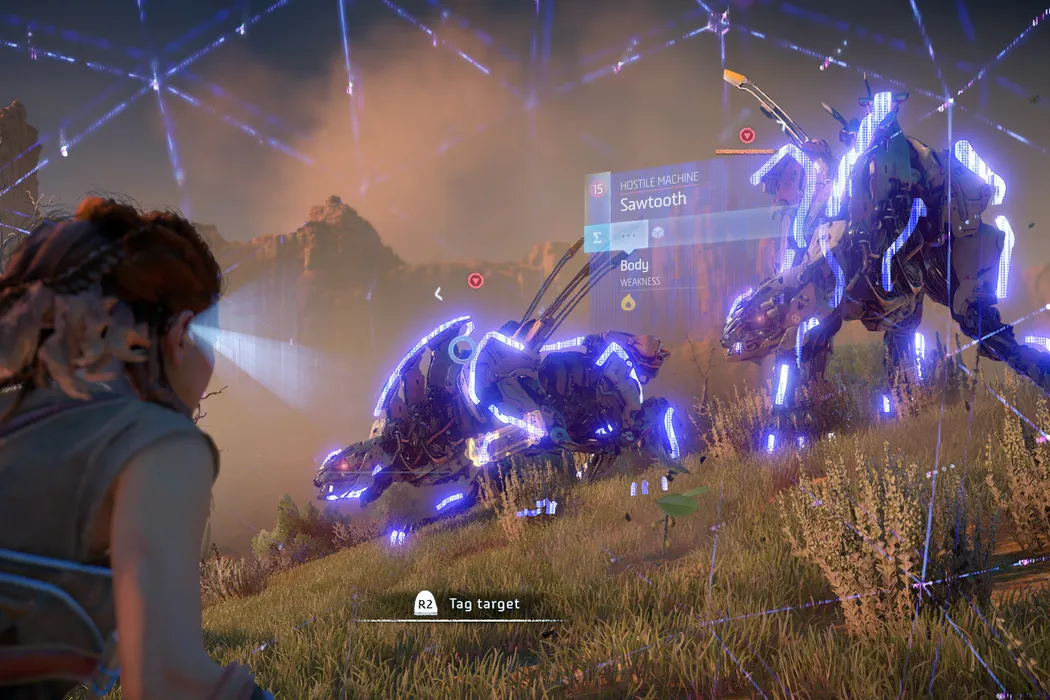Click the white left arrow indicator
This screenshot has width=1050, height=700.
point(438,293)
